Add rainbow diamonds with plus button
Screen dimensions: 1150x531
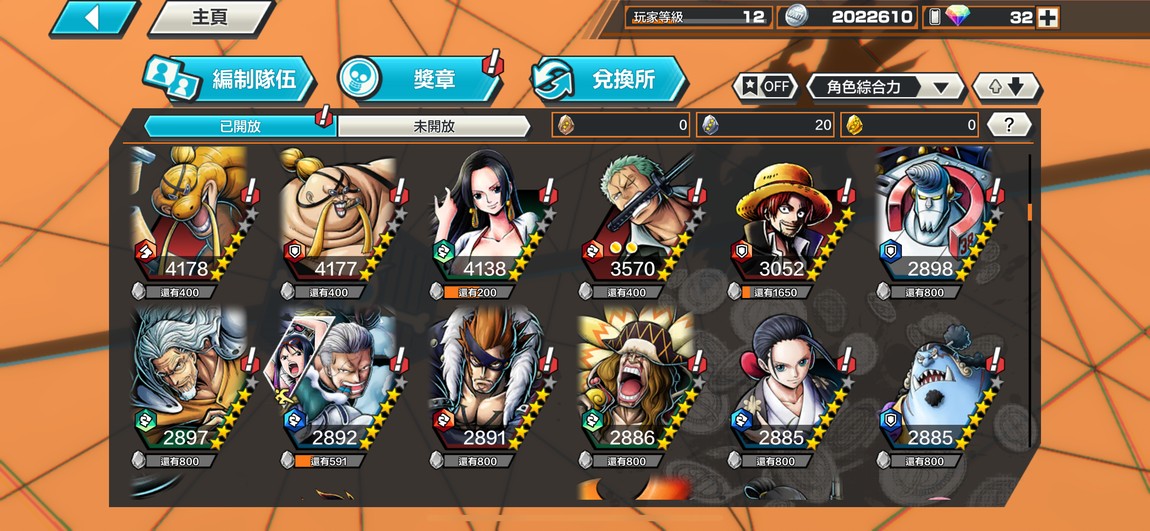tap(1047, 17)
